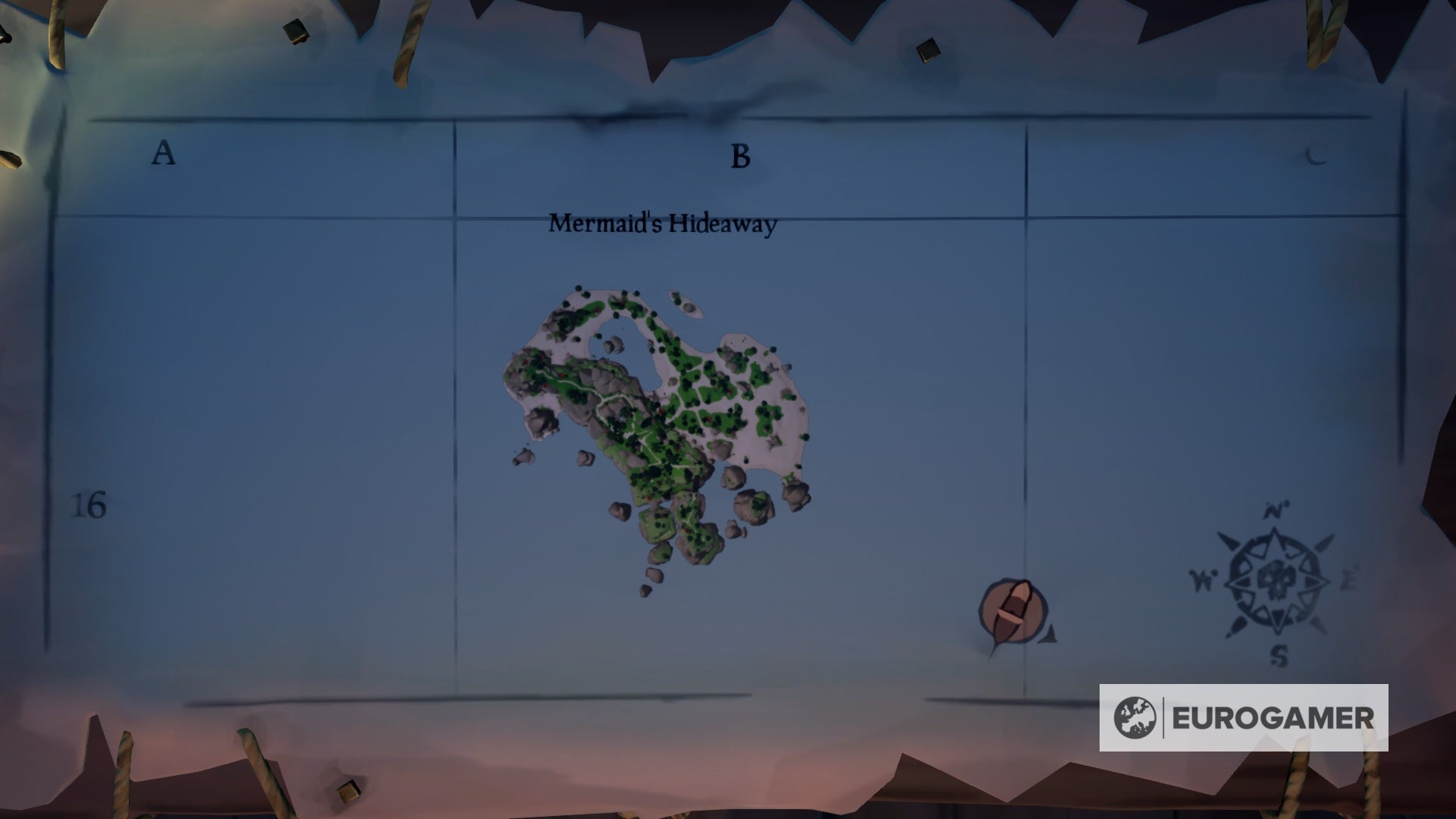Select the cluster of palm trees on the island's east beach

[766, 413]
